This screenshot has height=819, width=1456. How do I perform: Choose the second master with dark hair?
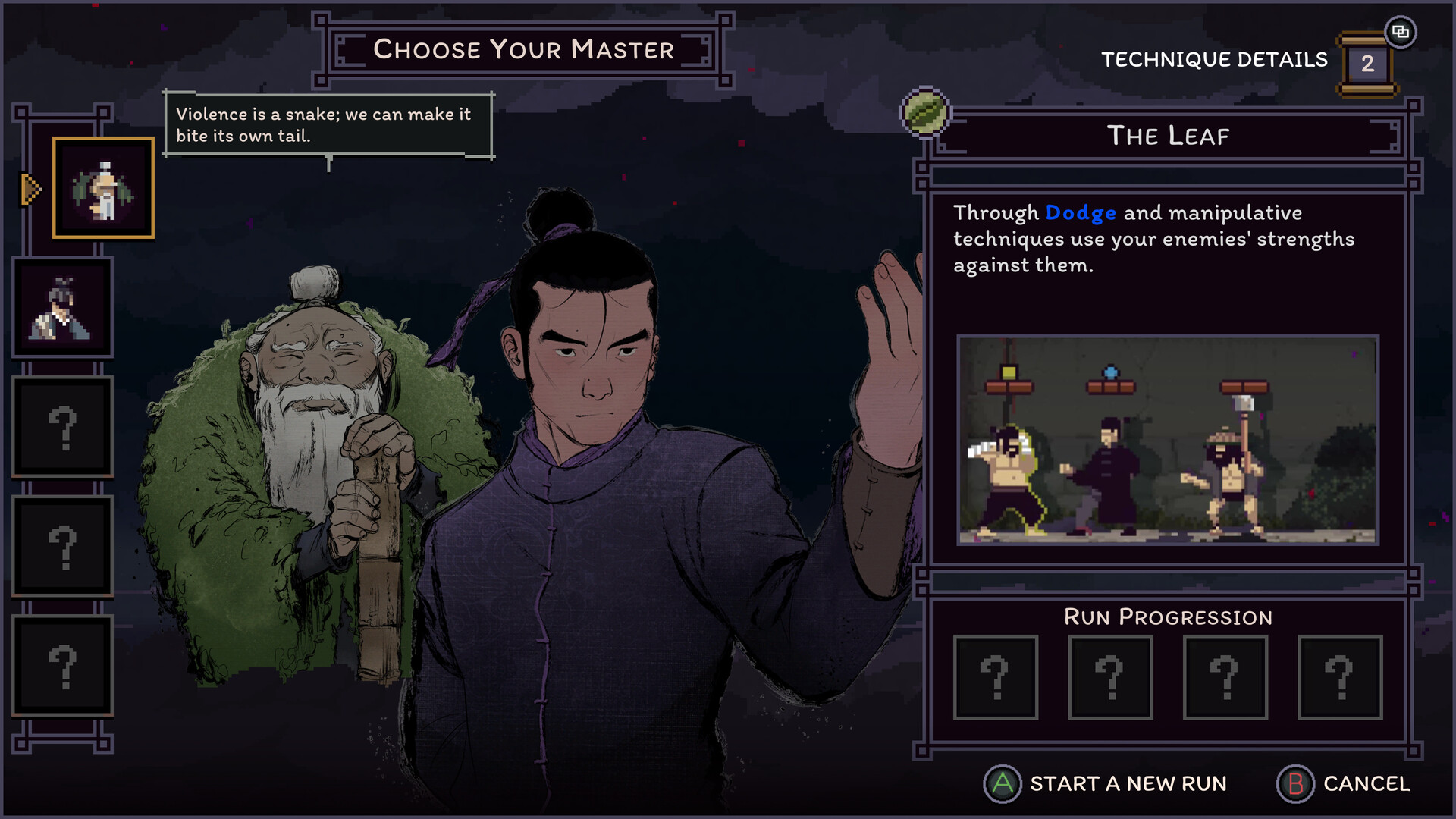[62, 307]
